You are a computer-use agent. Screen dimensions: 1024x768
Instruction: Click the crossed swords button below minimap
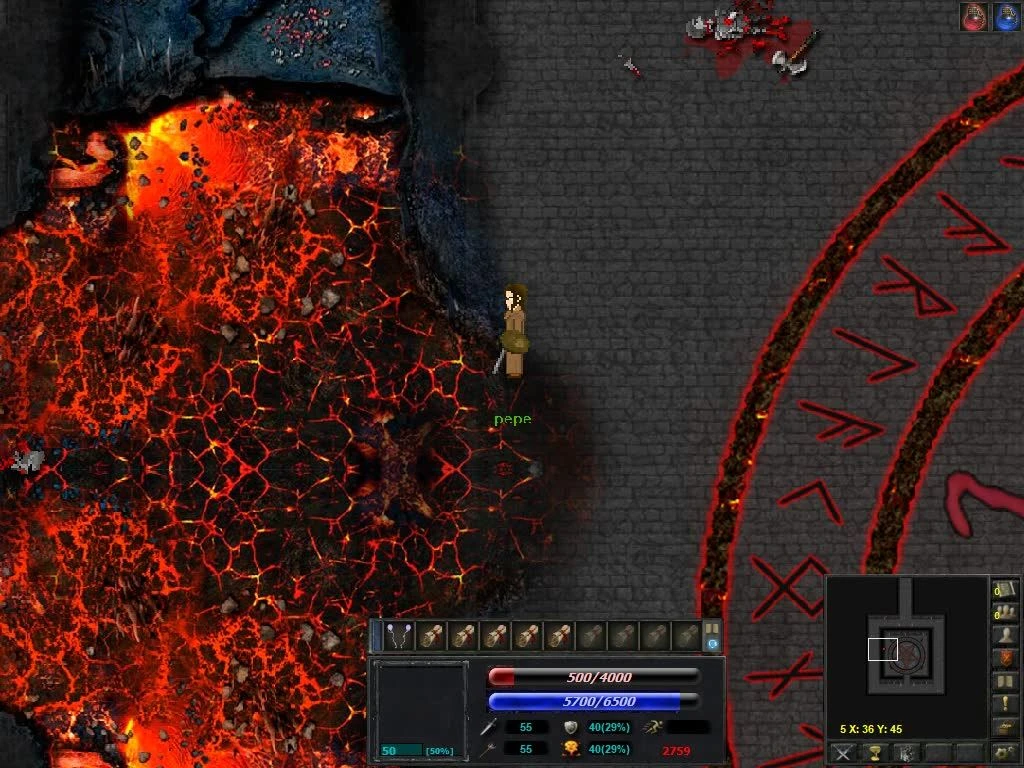[844, 753]
